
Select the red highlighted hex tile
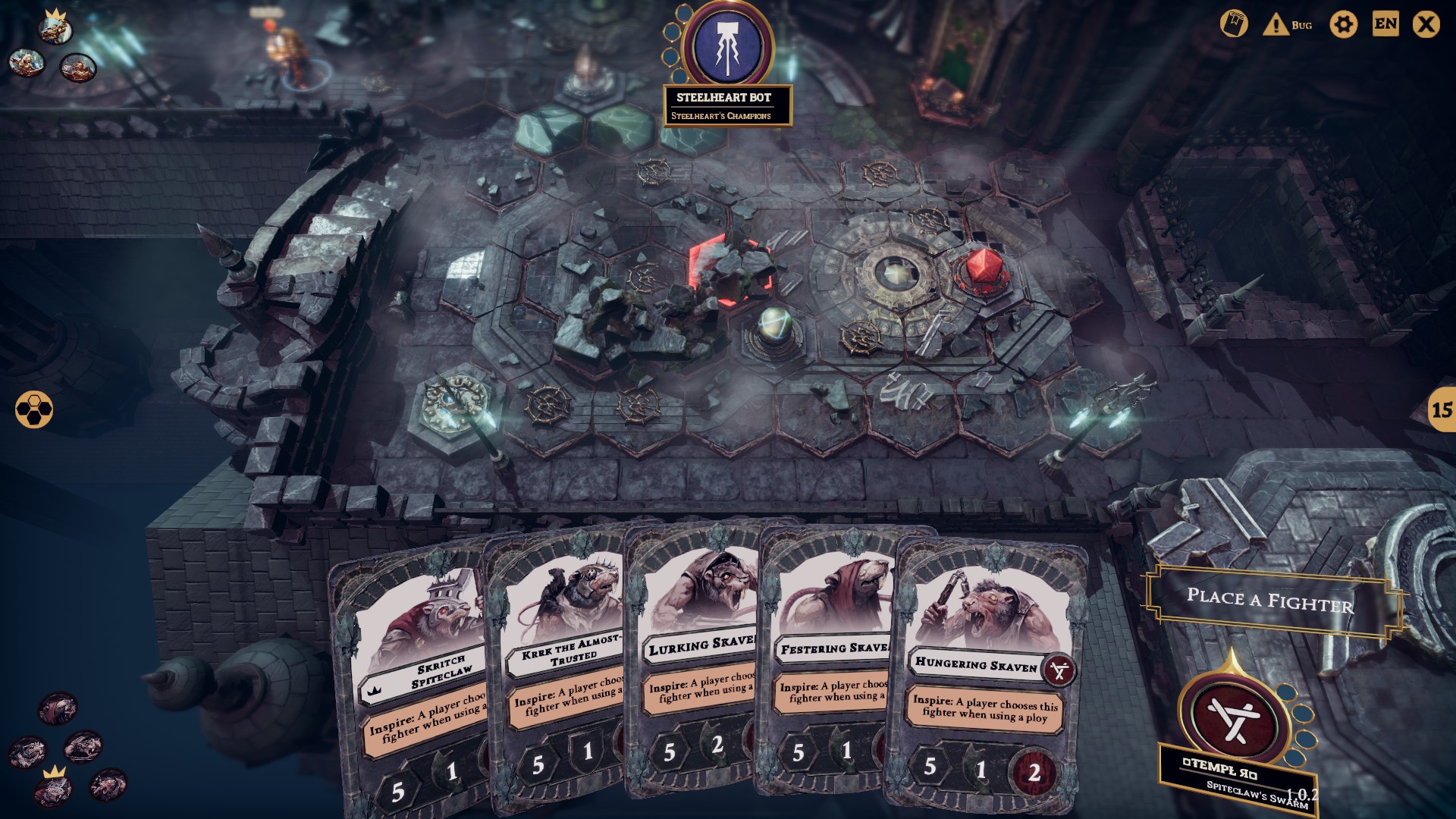730,270
